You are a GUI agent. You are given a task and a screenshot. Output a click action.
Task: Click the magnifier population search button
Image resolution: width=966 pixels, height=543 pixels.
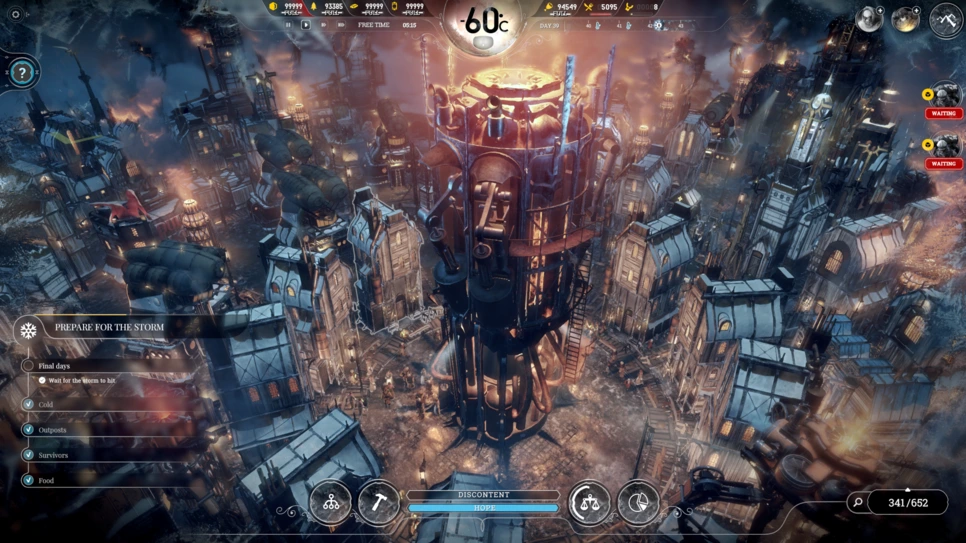tap(857, 503)
